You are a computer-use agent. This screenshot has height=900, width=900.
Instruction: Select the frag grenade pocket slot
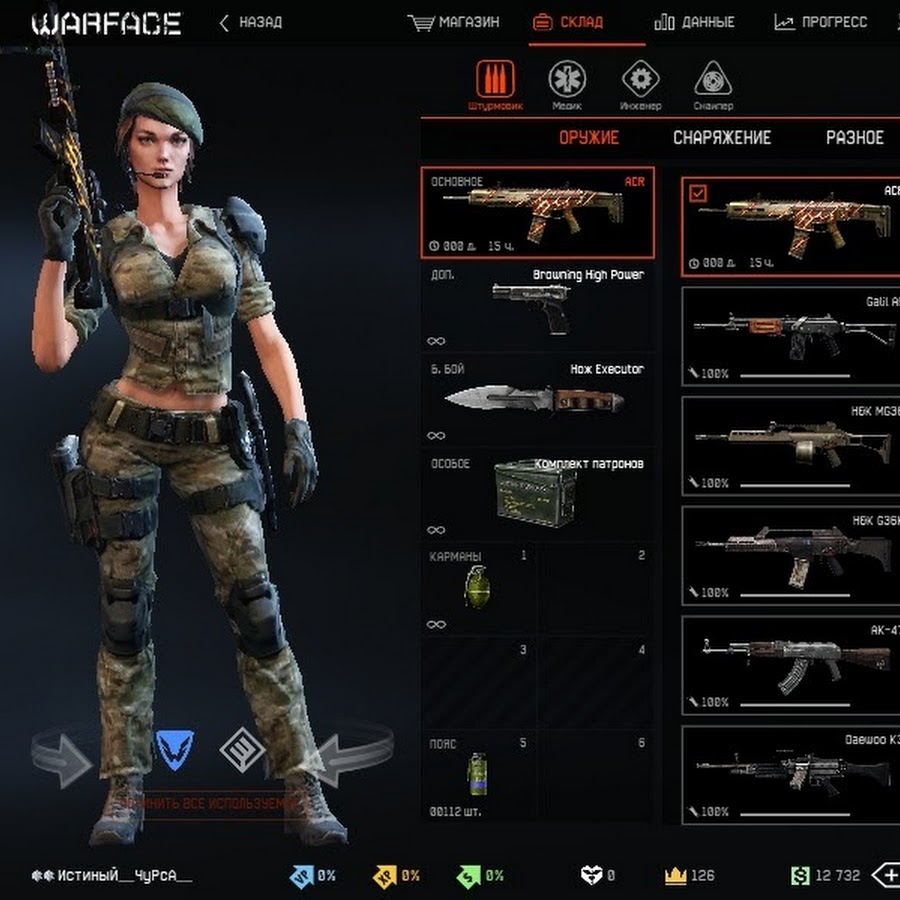[x=476, y=588]
